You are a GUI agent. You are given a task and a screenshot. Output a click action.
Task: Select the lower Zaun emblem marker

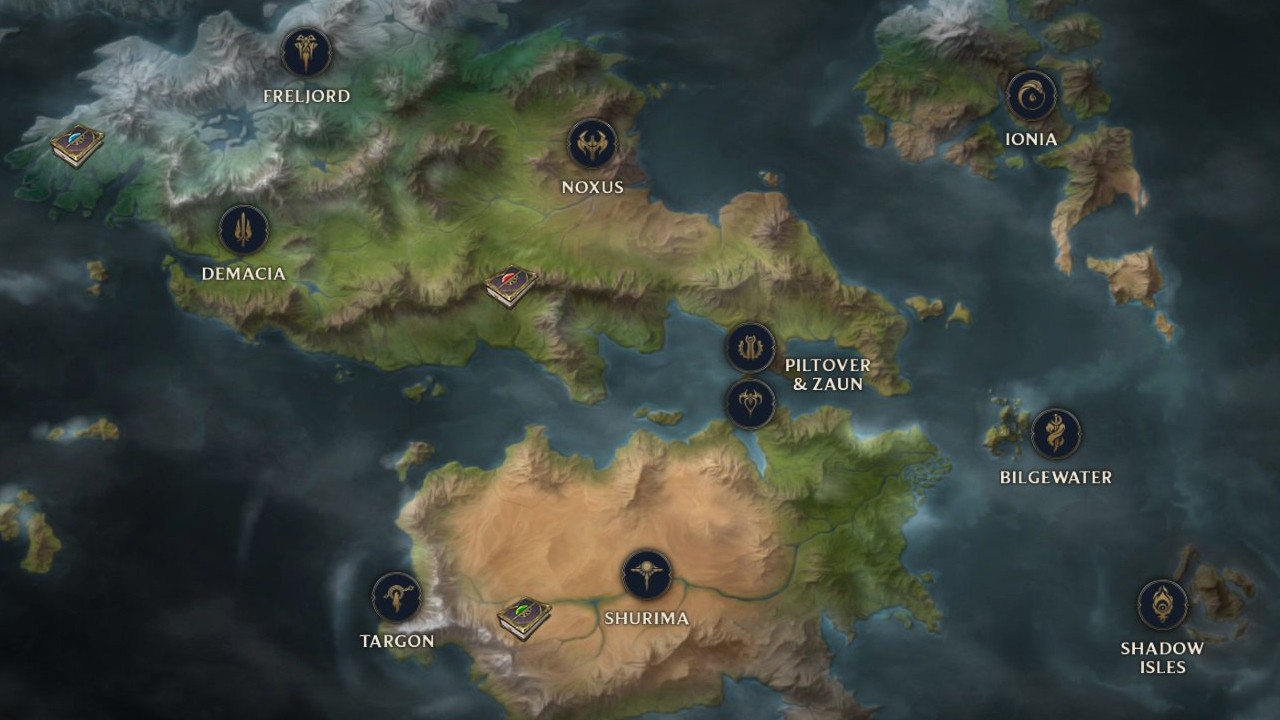(750, 403)
